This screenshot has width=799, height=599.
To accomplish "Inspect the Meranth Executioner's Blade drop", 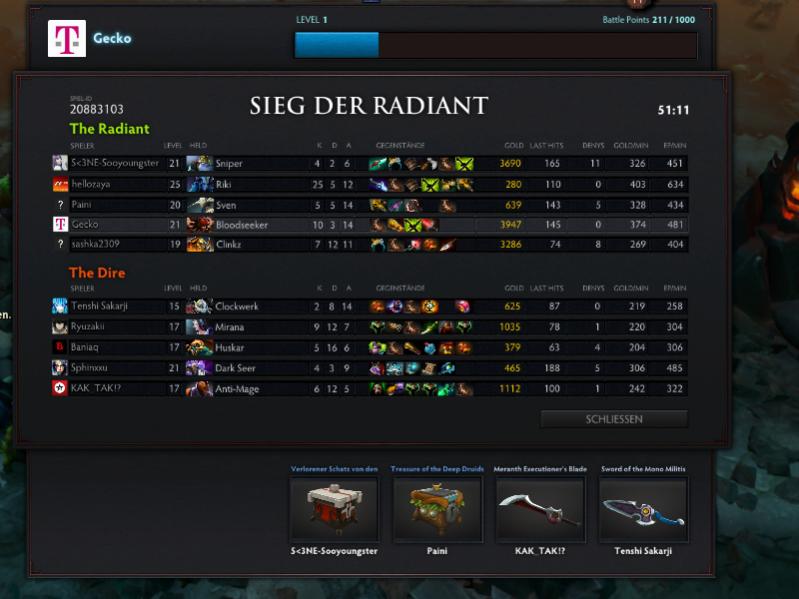I will coord(540,509).
